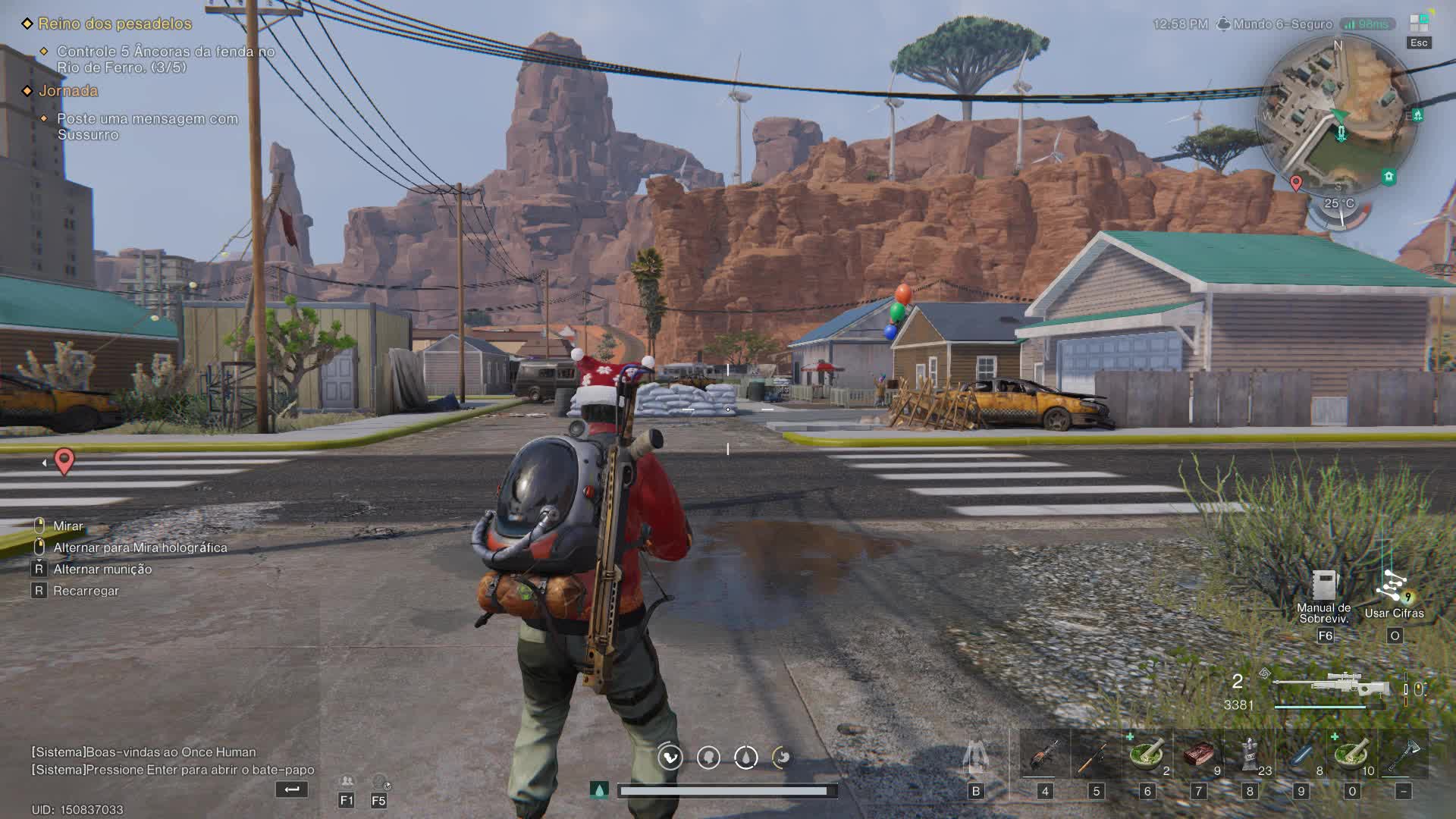Use the herbal mortar with 10 remaining
This screenshot has height=819, width=1456.
[x=1351, y=755]
